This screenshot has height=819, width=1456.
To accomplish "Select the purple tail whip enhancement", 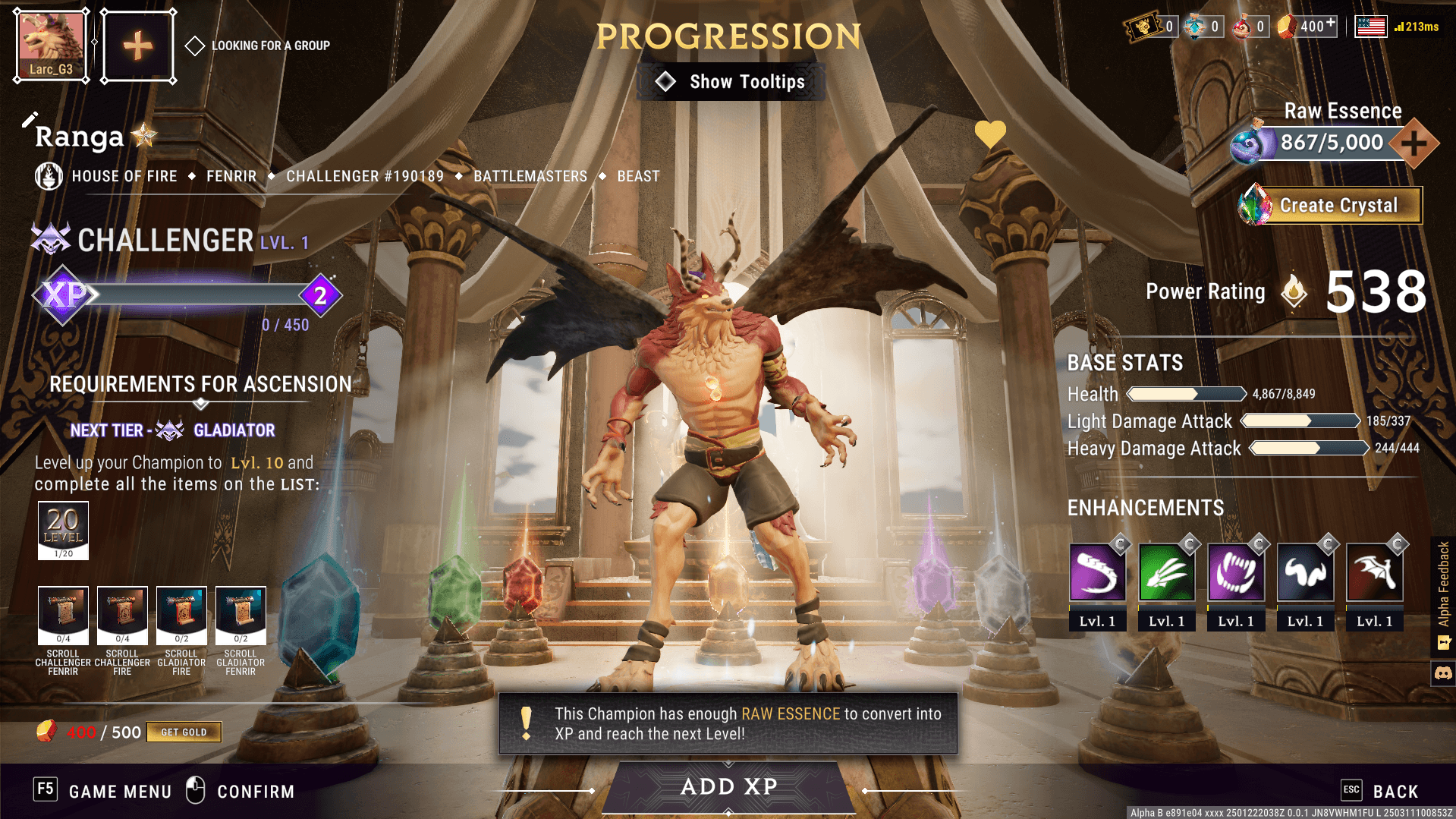I will [x=1097, y=574].
